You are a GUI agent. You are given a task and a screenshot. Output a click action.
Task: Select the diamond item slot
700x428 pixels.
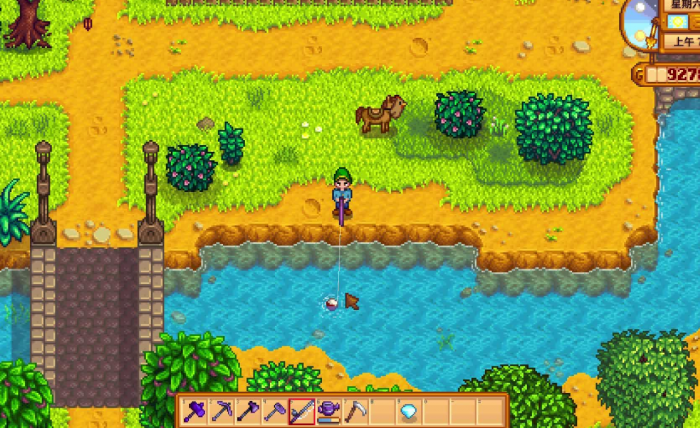(x=408, y=410)
